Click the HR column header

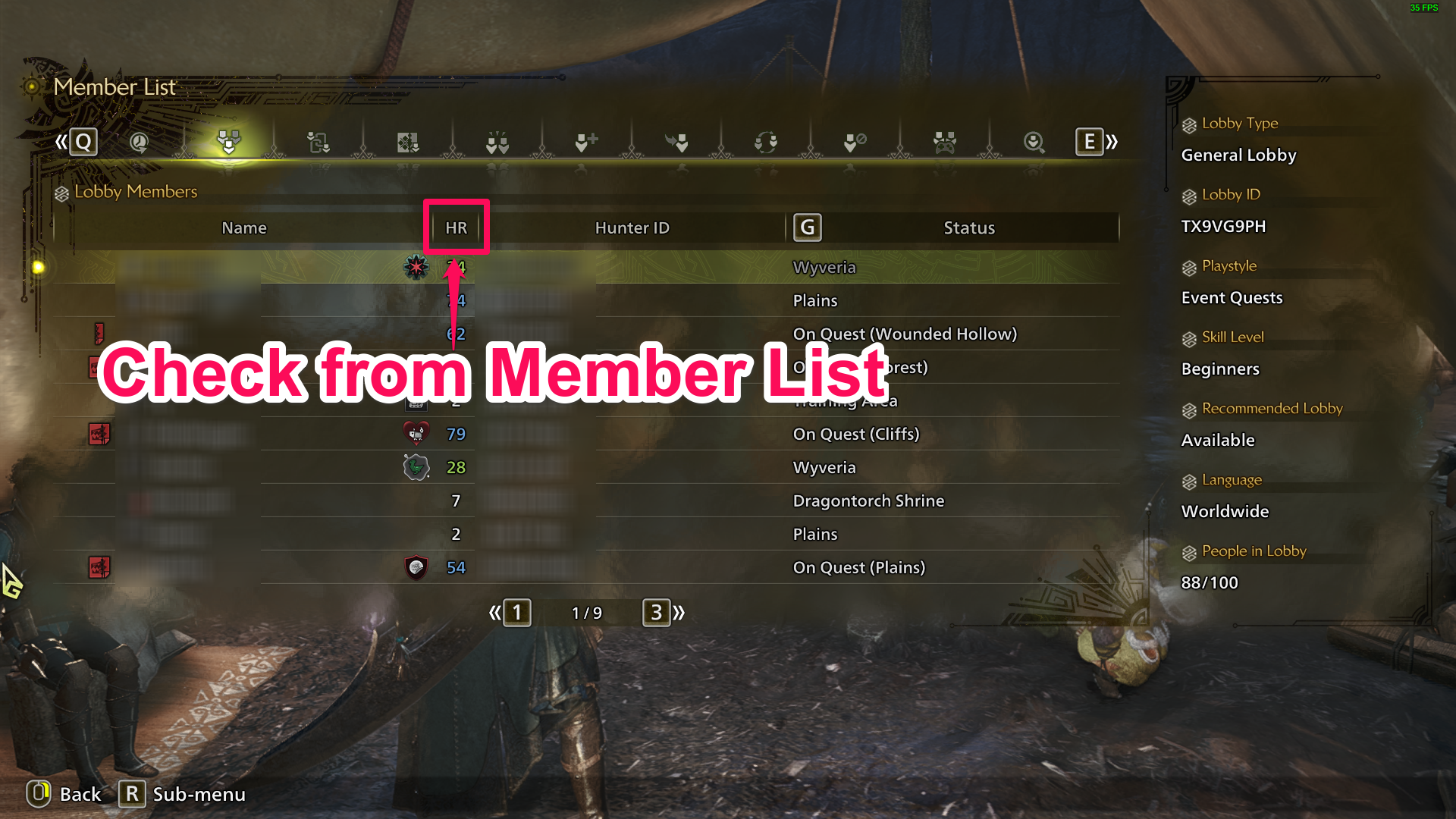pos(455,227)
